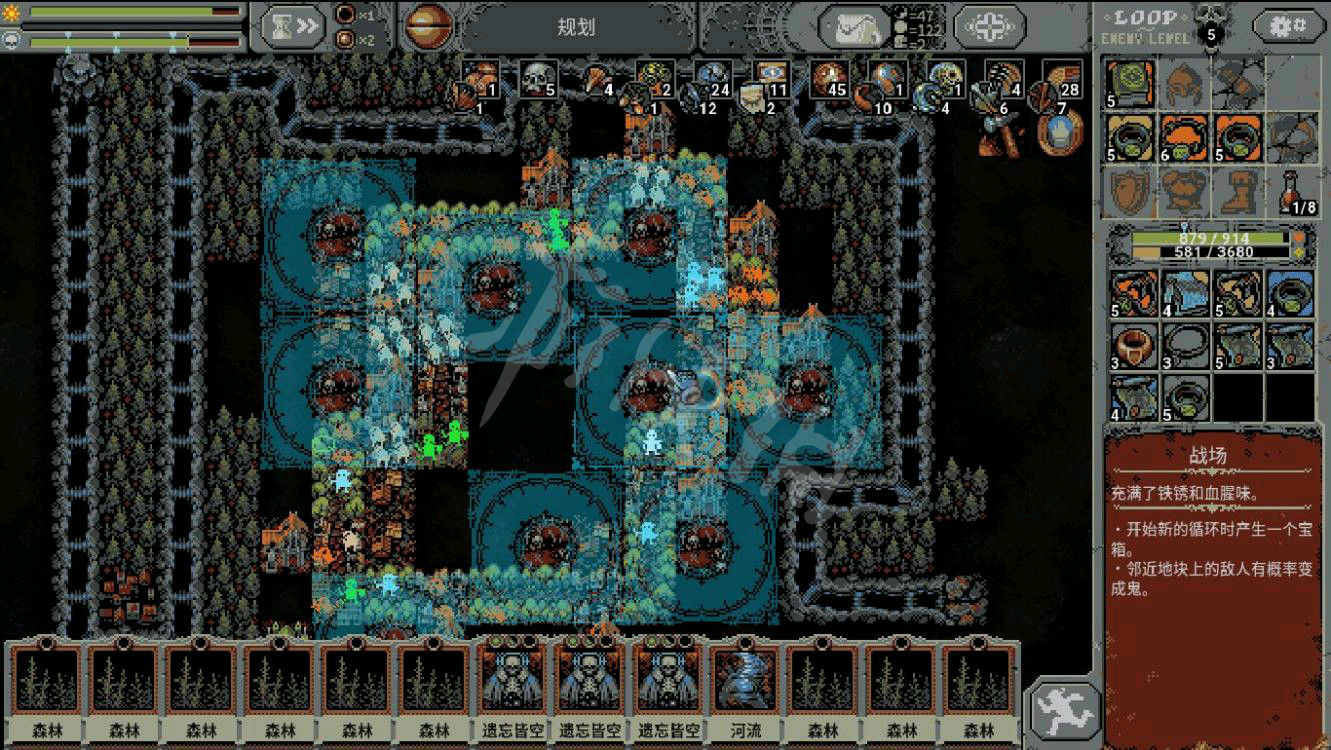Open the cross-shaped traits button
Screen dimensions: 1331x750
989,27
